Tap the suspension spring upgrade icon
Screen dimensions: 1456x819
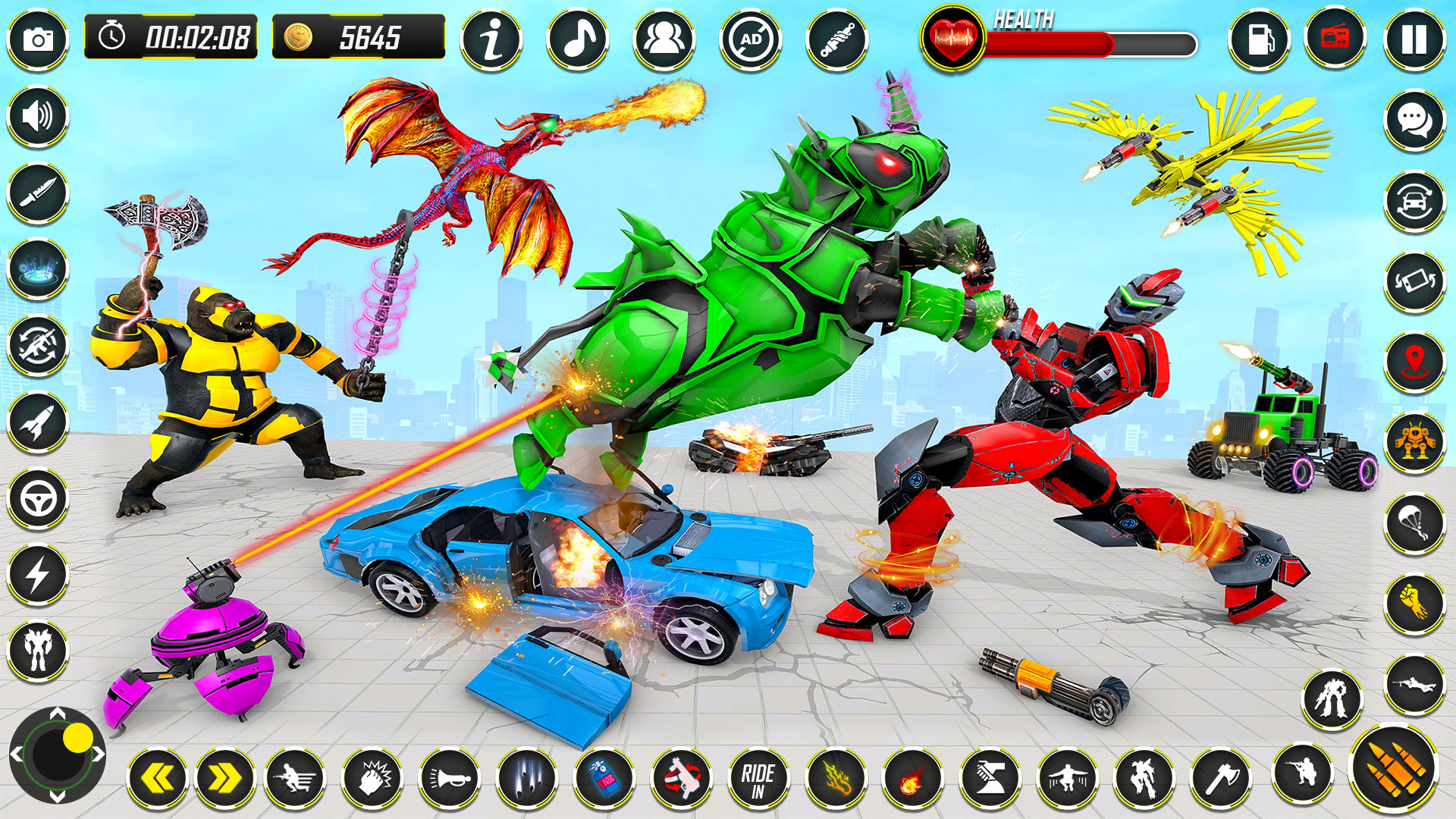[x=839, y=38]
